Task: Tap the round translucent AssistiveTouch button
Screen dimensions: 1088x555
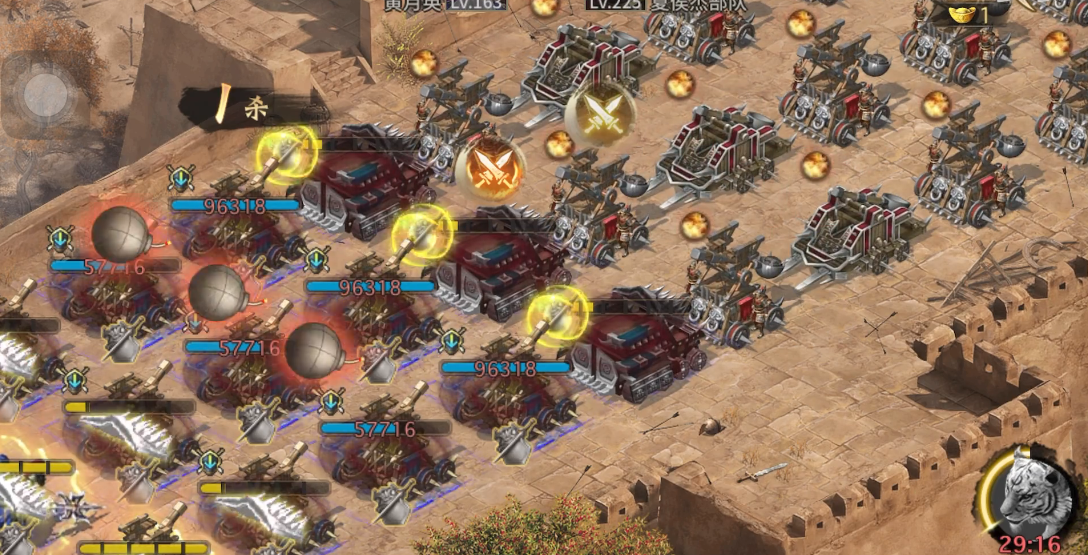Action: 45,94
